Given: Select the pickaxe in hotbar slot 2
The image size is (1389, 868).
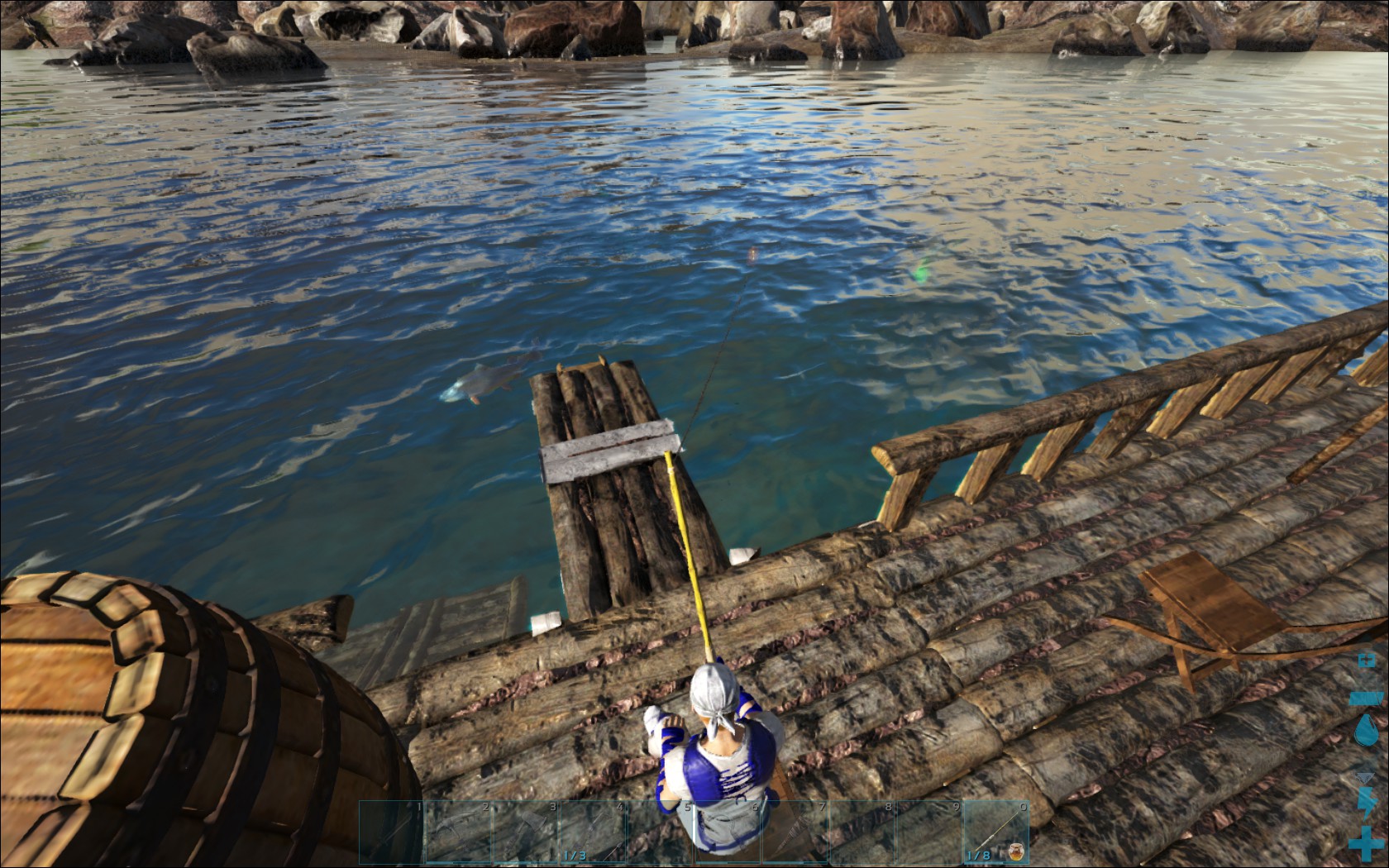Looking at the screenshot, I should pyautogui.click(x=458, y=832).
